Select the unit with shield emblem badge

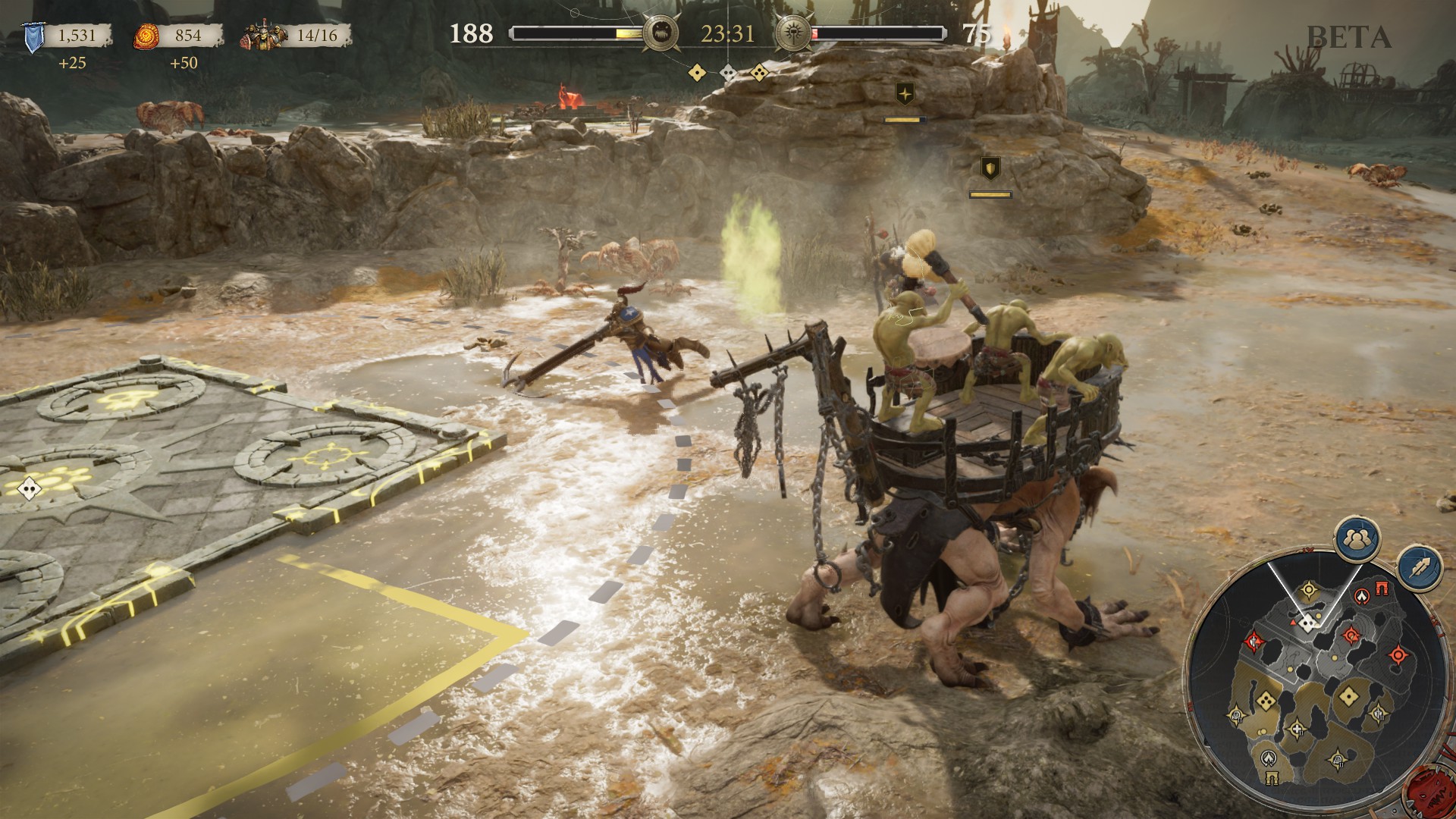pyautogui.click(x=990, y=168)
